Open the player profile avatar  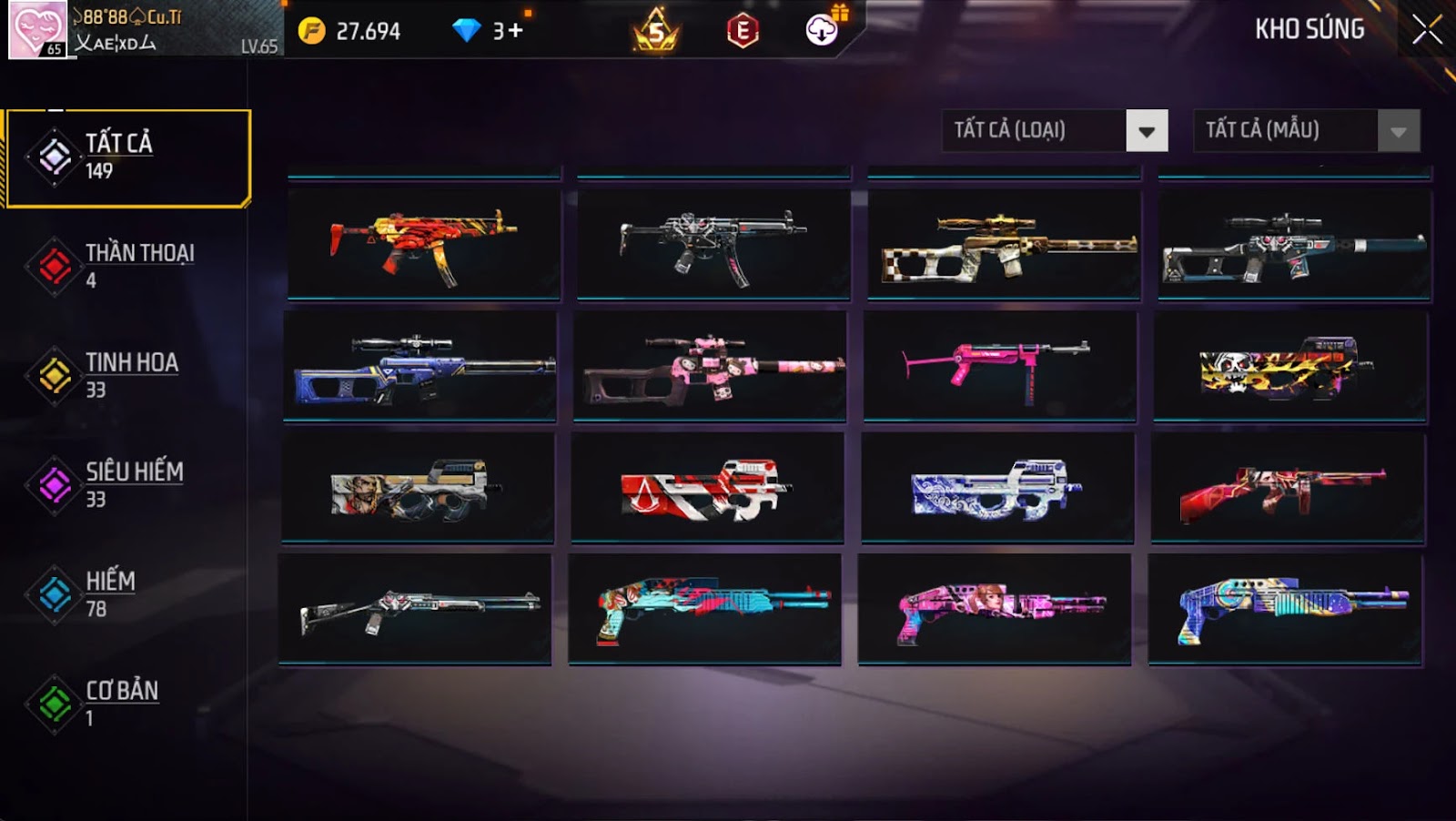(x=37, y=29)
